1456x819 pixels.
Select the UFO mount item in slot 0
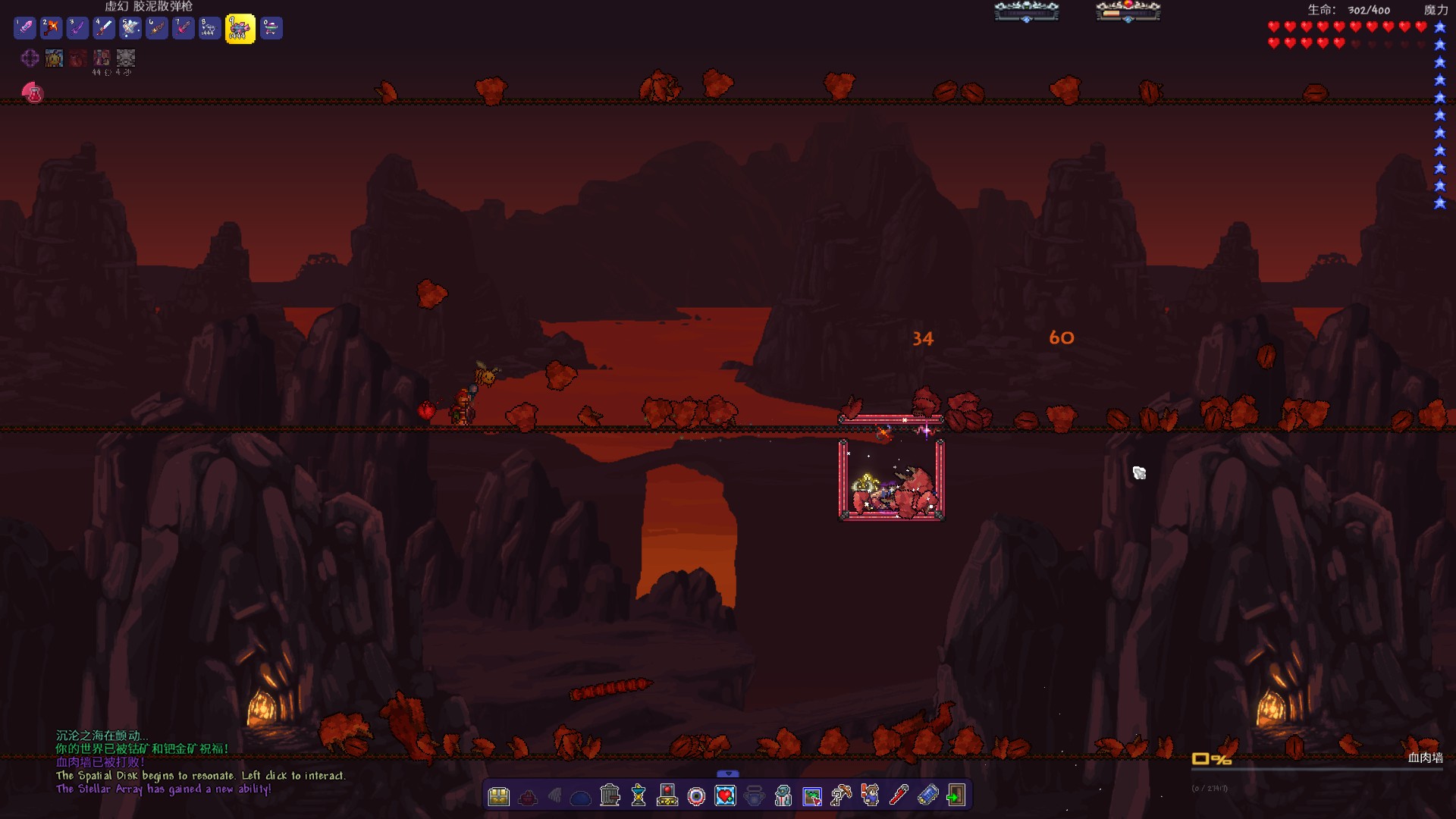point(271,29)
